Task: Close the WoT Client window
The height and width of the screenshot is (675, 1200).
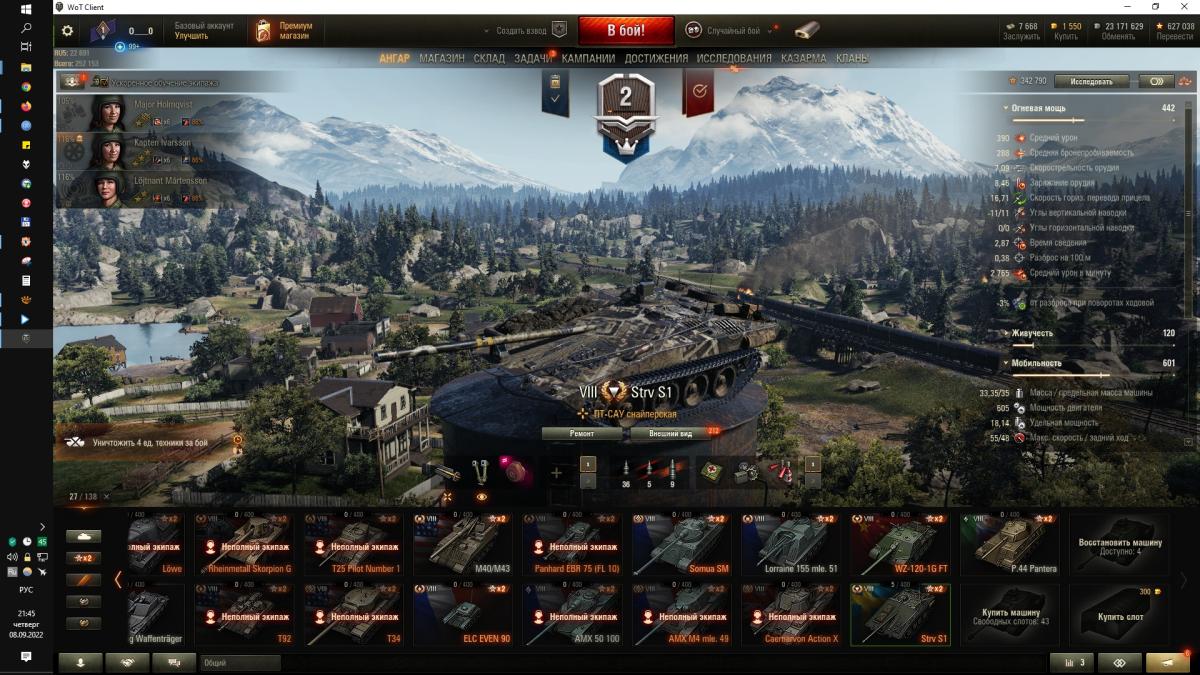Action: [x=1184, y=7]
